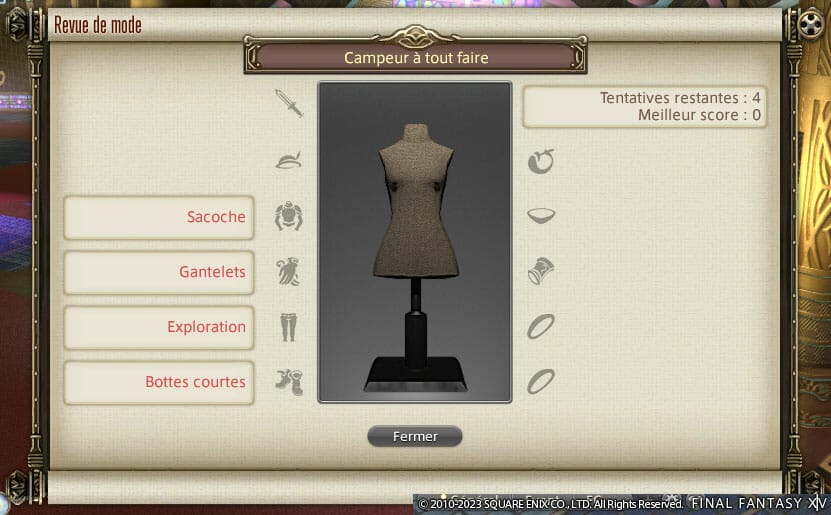Pick the Bottes courtes feet hint

(159, 382)
